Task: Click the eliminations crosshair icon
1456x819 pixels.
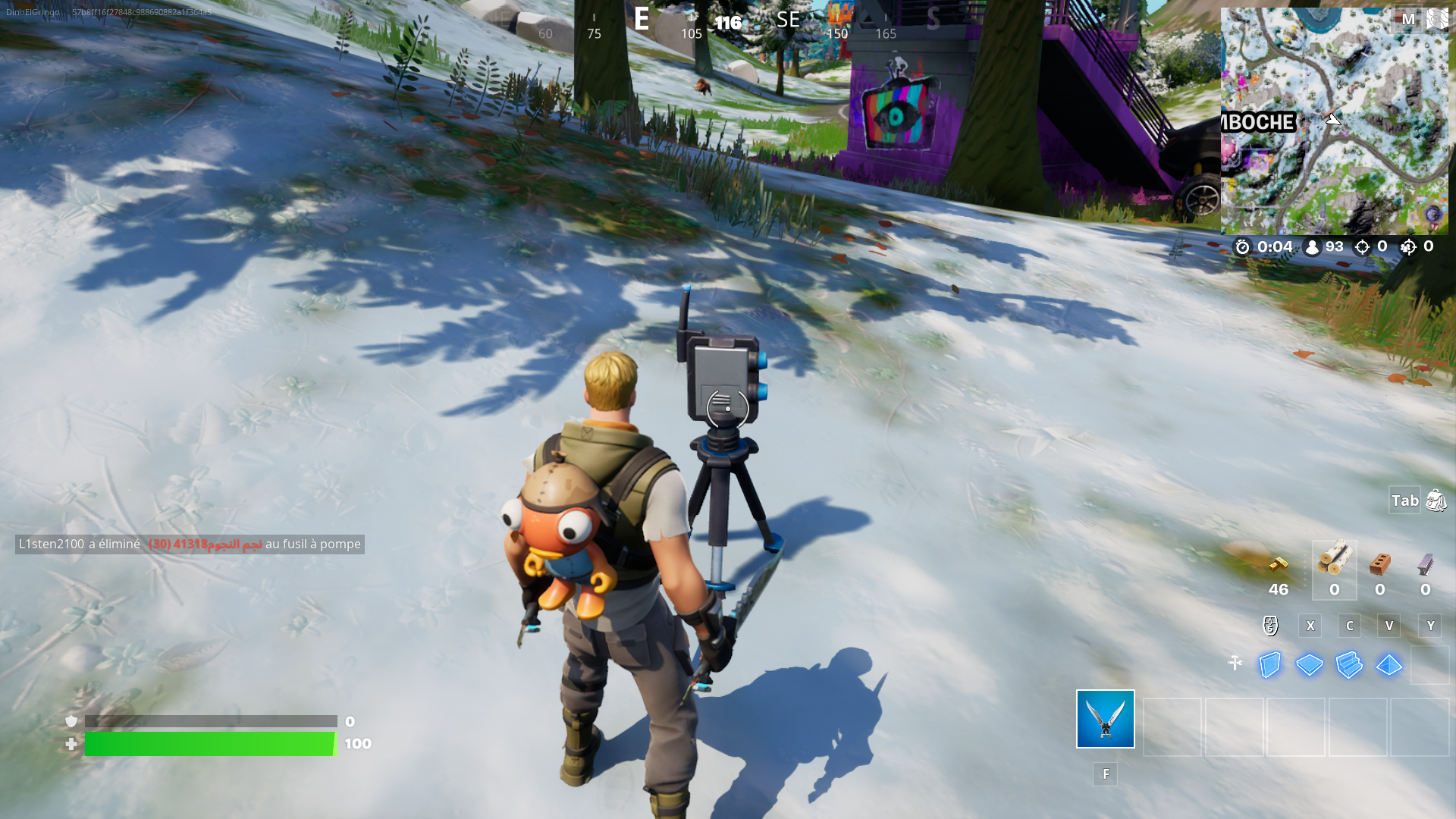Action: [1363, 246]
